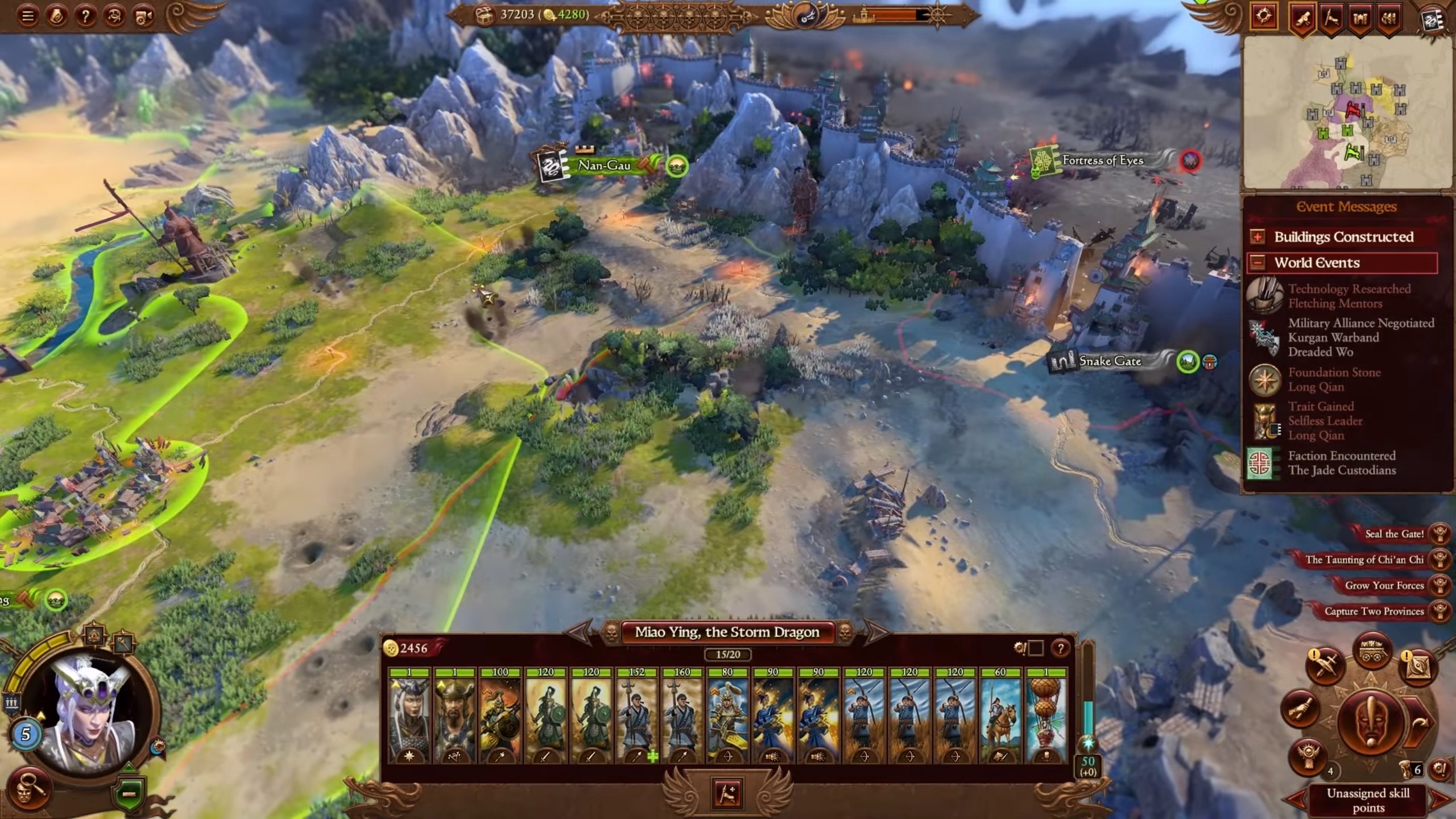This screenshot has height=819, width=1456.
Task: Collapse the World Events section
Action: click(1258, 263)
